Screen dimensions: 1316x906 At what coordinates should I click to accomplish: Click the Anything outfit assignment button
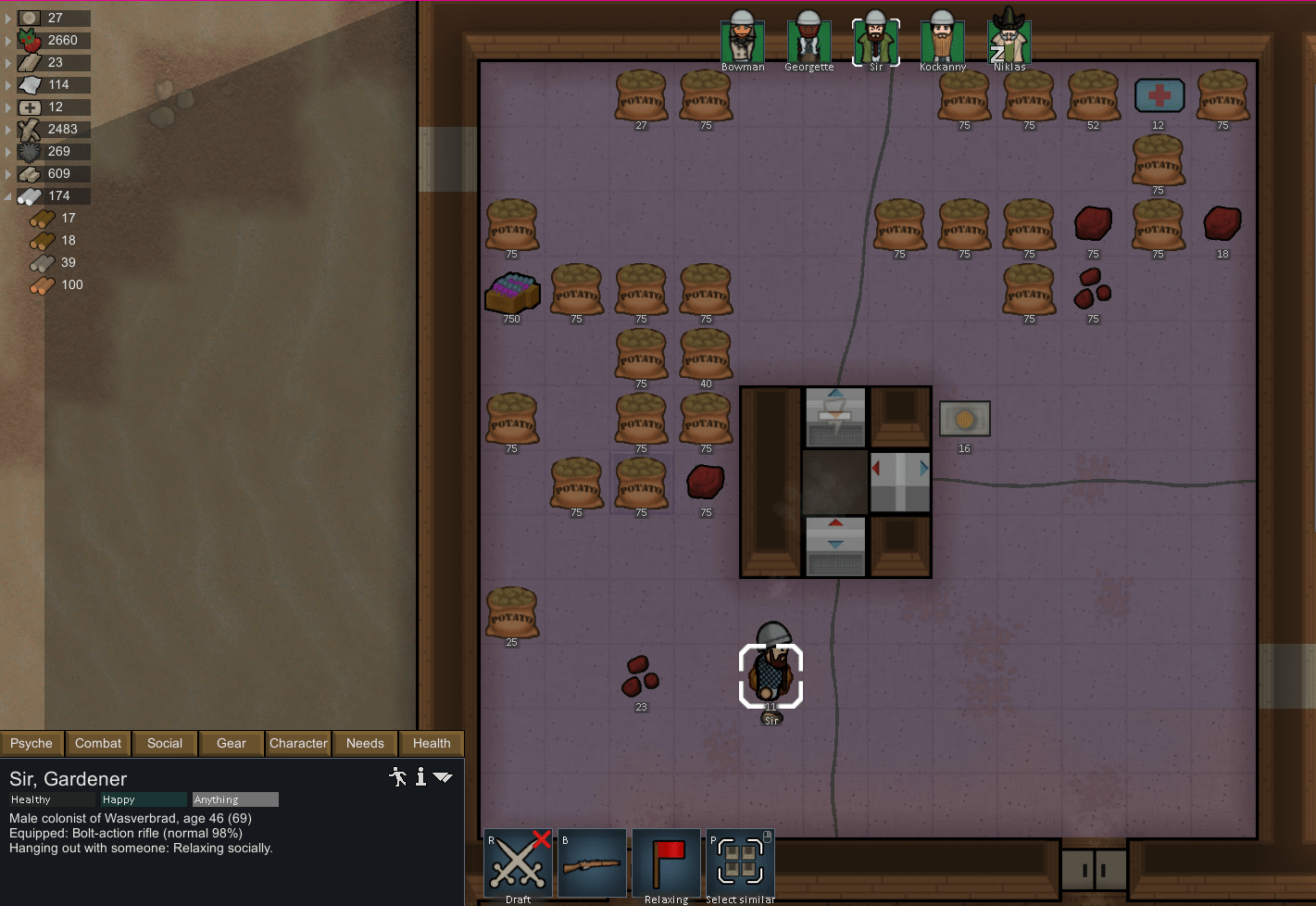tap(234, 799)
